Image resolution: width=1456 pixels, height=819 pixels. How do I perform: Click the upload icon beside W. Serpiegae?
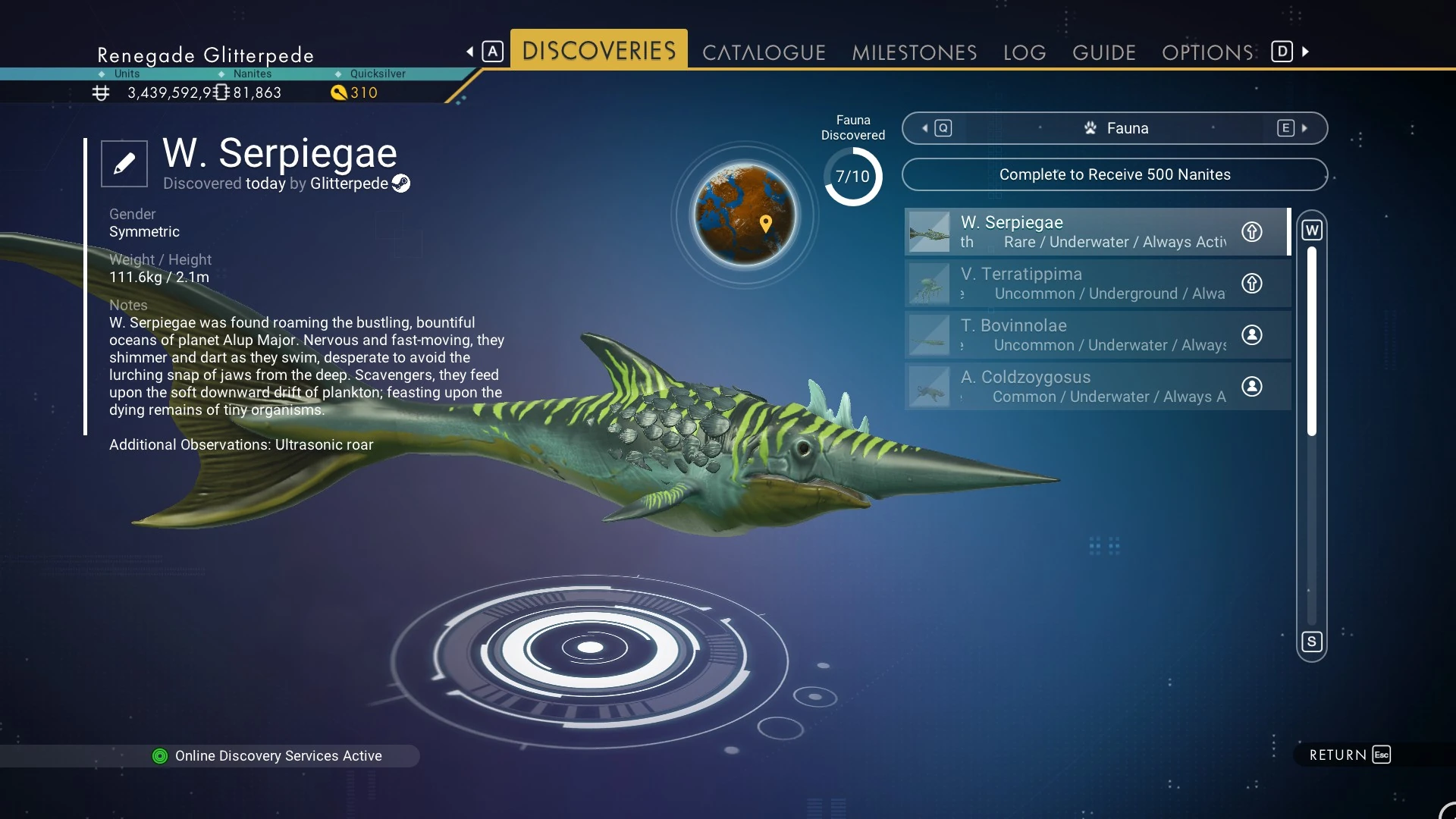click(x=1252, y=231)
